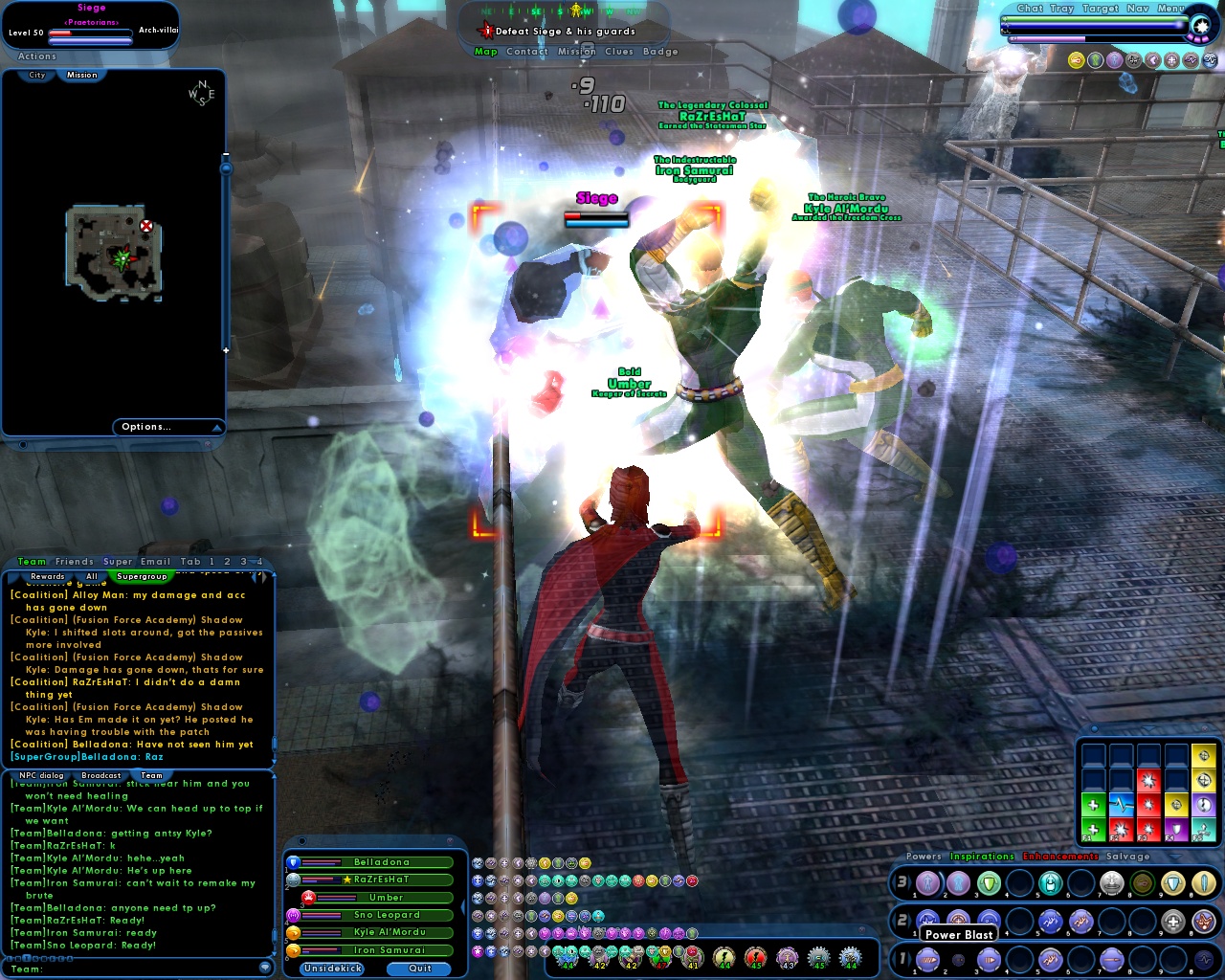Open the Clues tab
Image resolution: width=1225 pixels, height=980 pixels.
pos(620,51)
